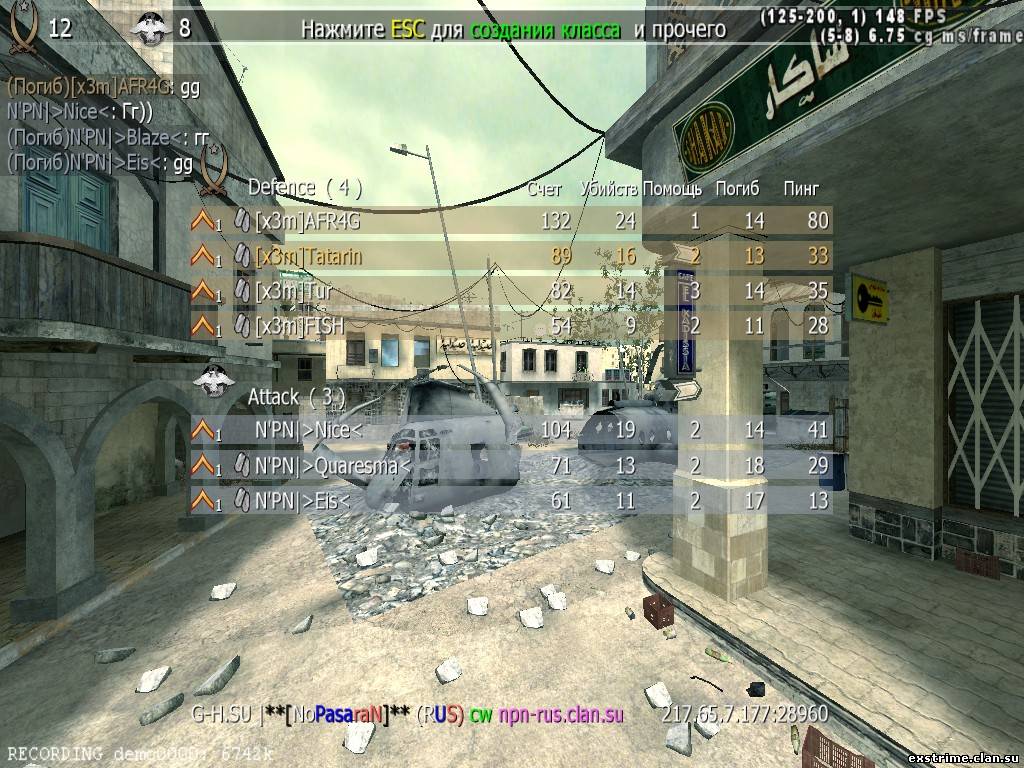Select the [x3m]AFR4G scoreboard row

(x=510, y=221)
